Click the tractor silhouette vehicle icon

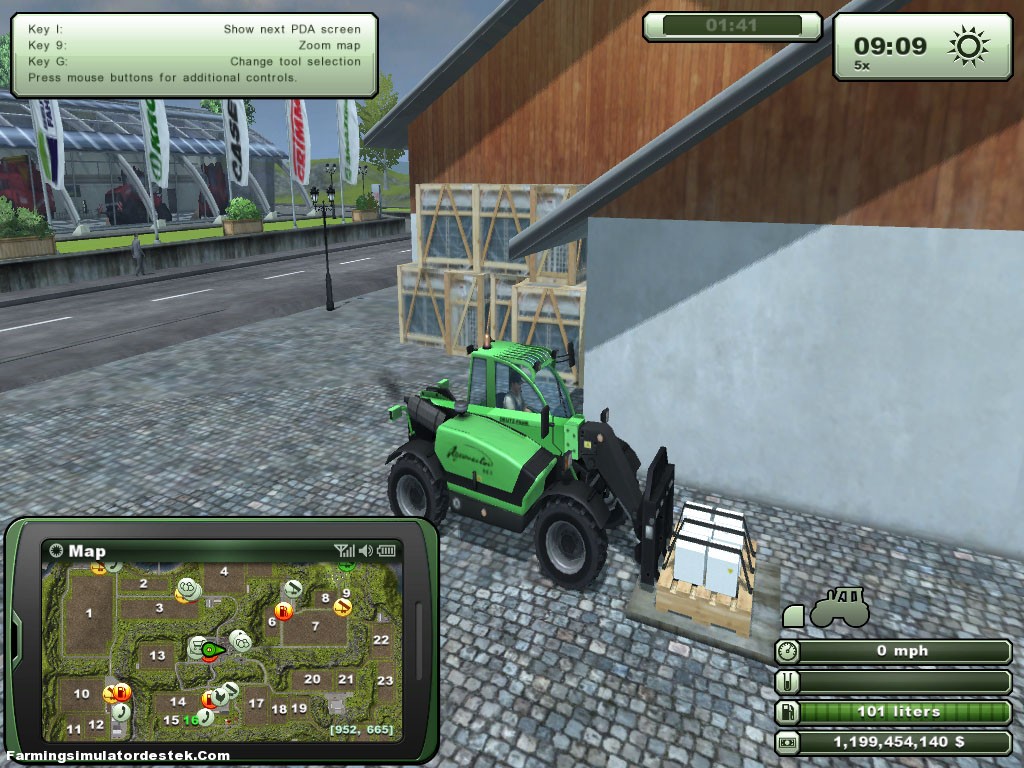click(x=838, y=606)
